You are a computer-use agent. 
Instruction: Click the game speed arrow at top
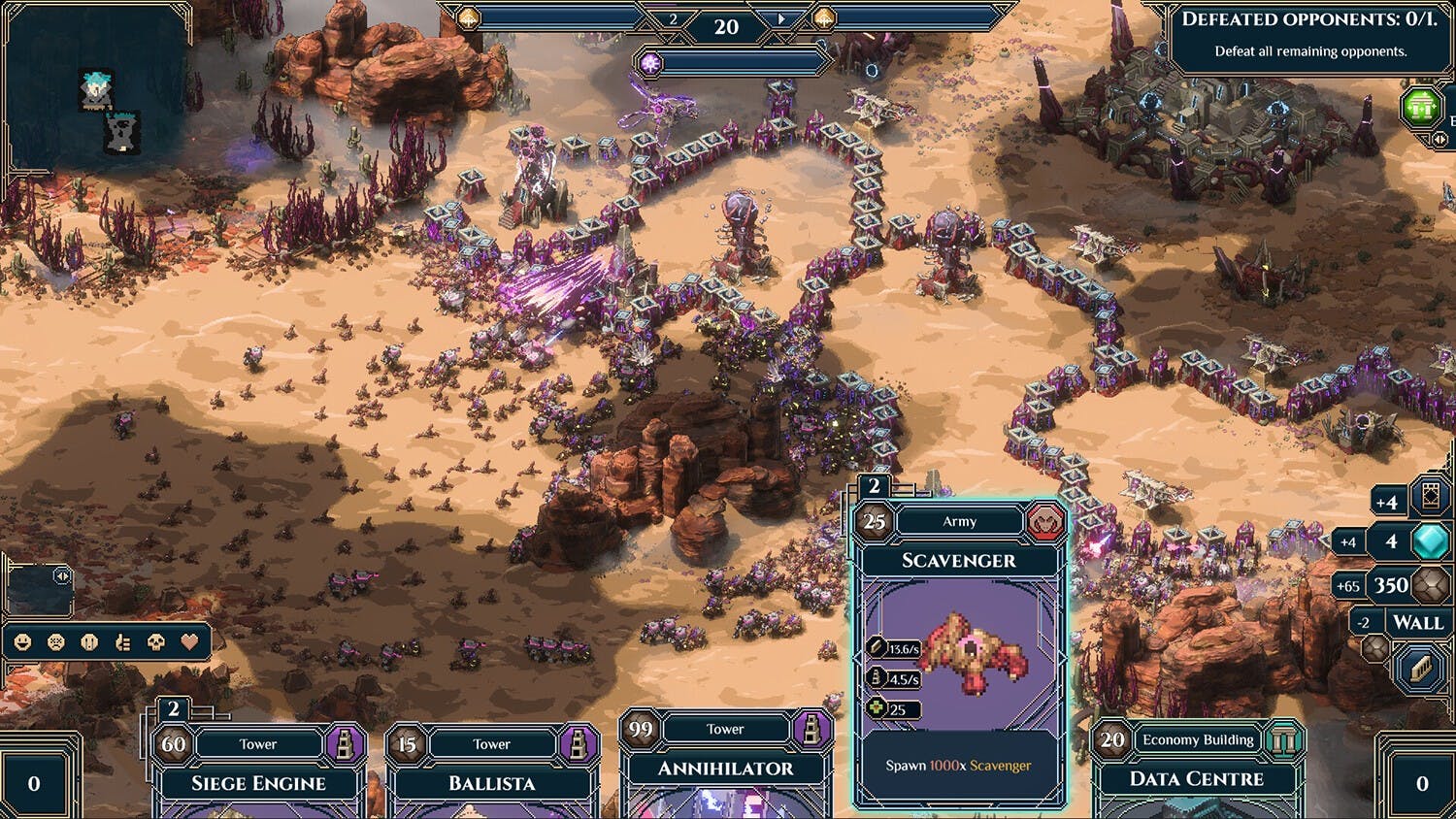(x=781, y=19)
